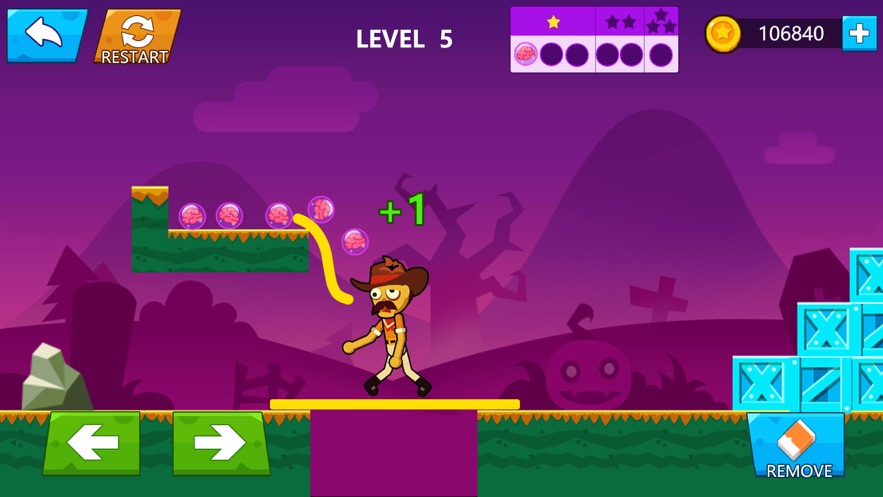Move the character left with the green arrow
Screen dimensions: 883x497
(92, 443)
